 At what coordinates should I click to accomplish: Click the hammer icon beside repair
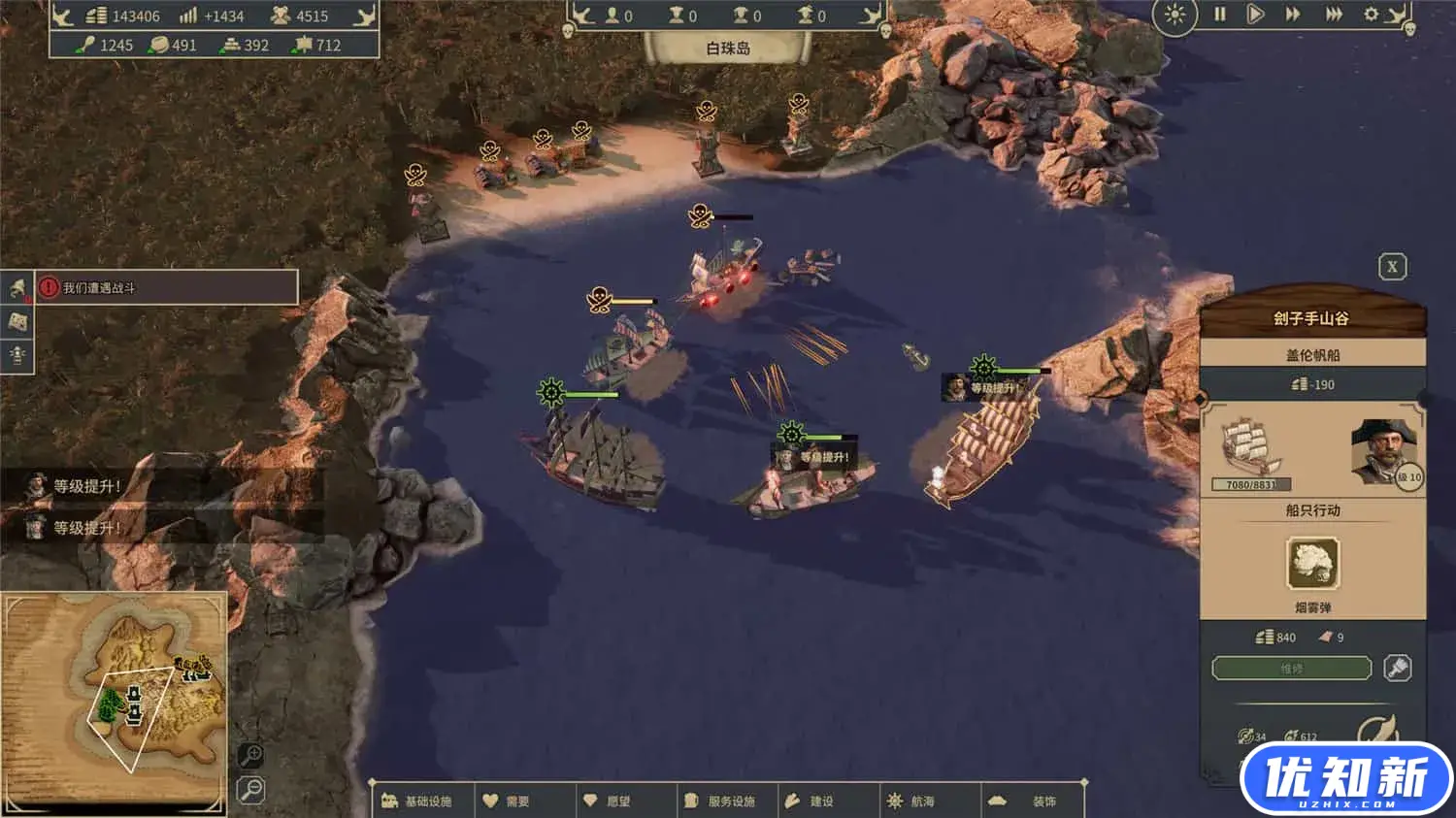[1397, 668]
